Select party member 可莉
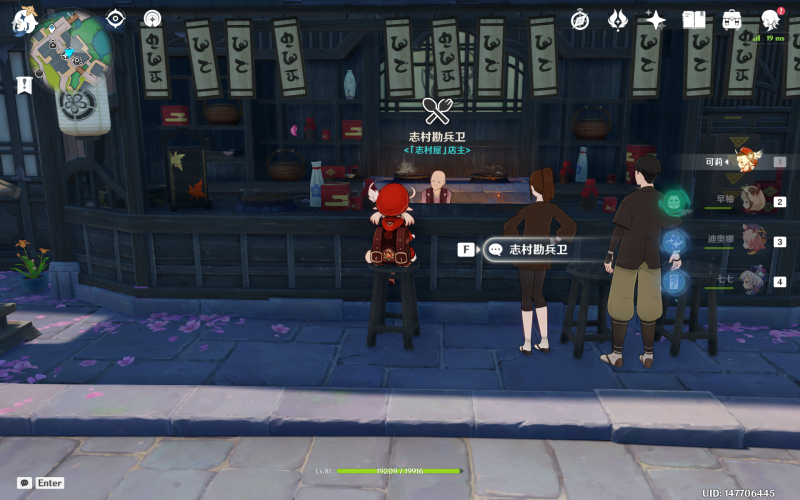 click(742, 160)
